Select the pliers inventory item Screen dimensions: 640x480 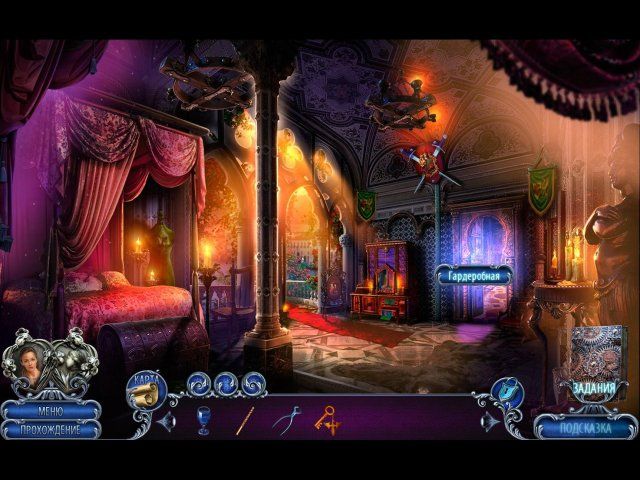(x=286, y=420)
